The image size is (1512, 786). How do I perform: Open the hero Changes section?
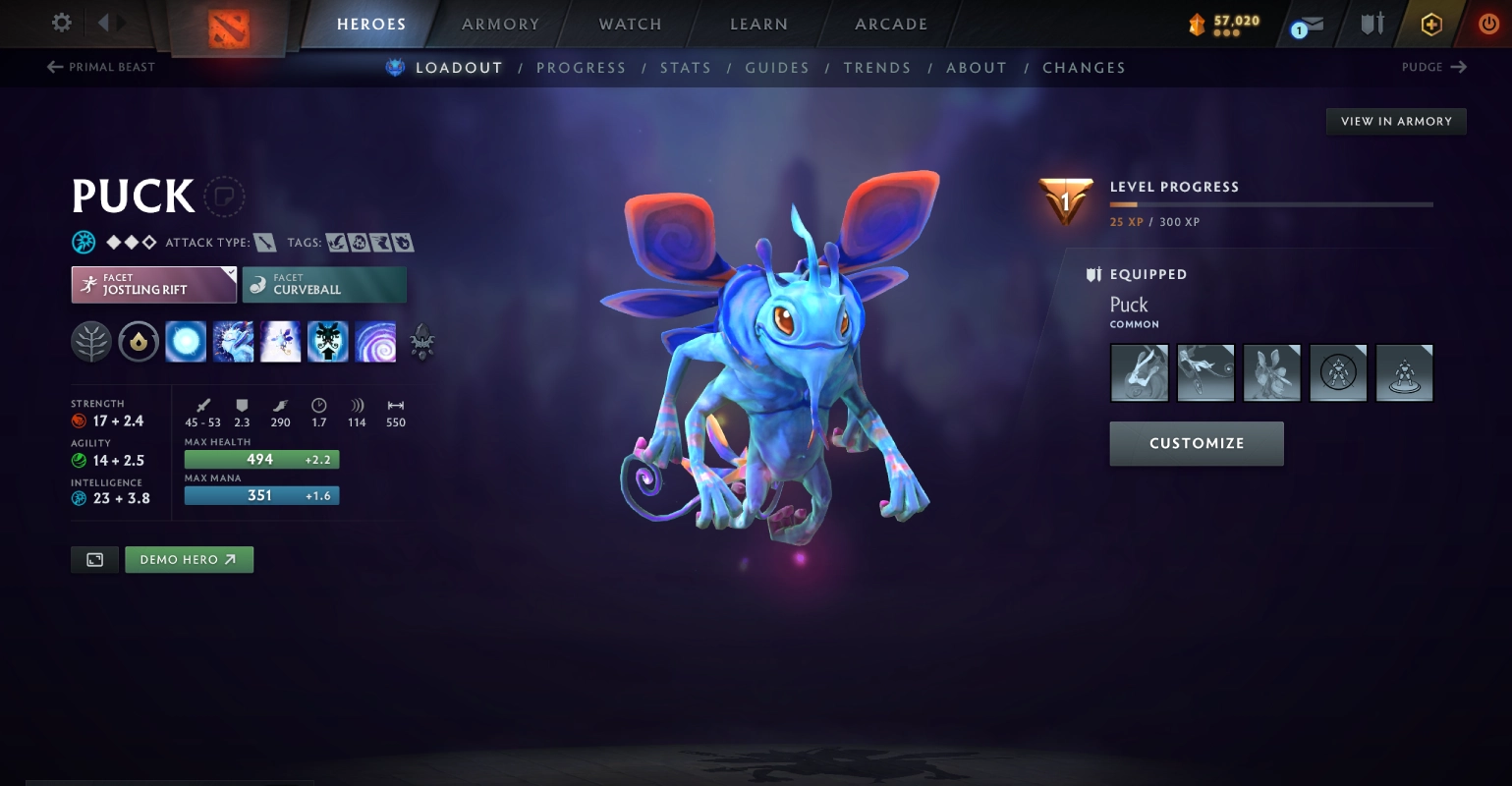coord(1084,68)
